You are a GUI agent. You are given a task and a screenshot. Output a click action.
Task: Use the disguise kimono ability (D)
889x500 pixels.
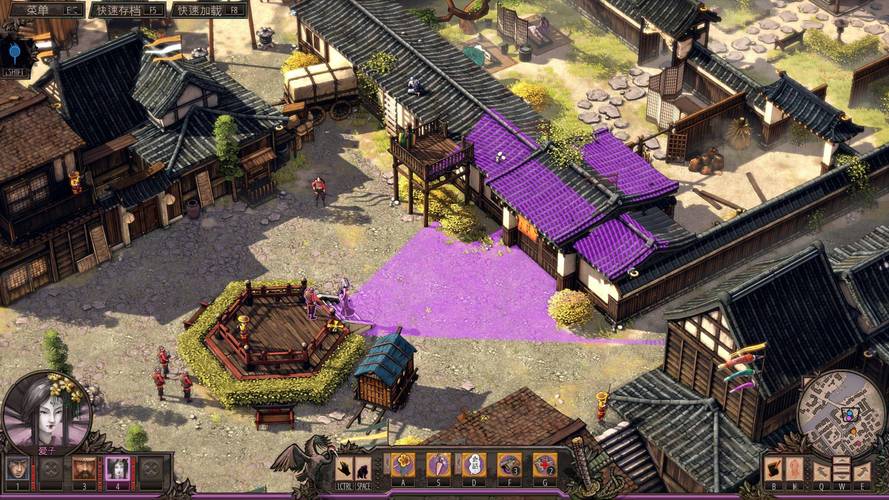coord(473,464)
